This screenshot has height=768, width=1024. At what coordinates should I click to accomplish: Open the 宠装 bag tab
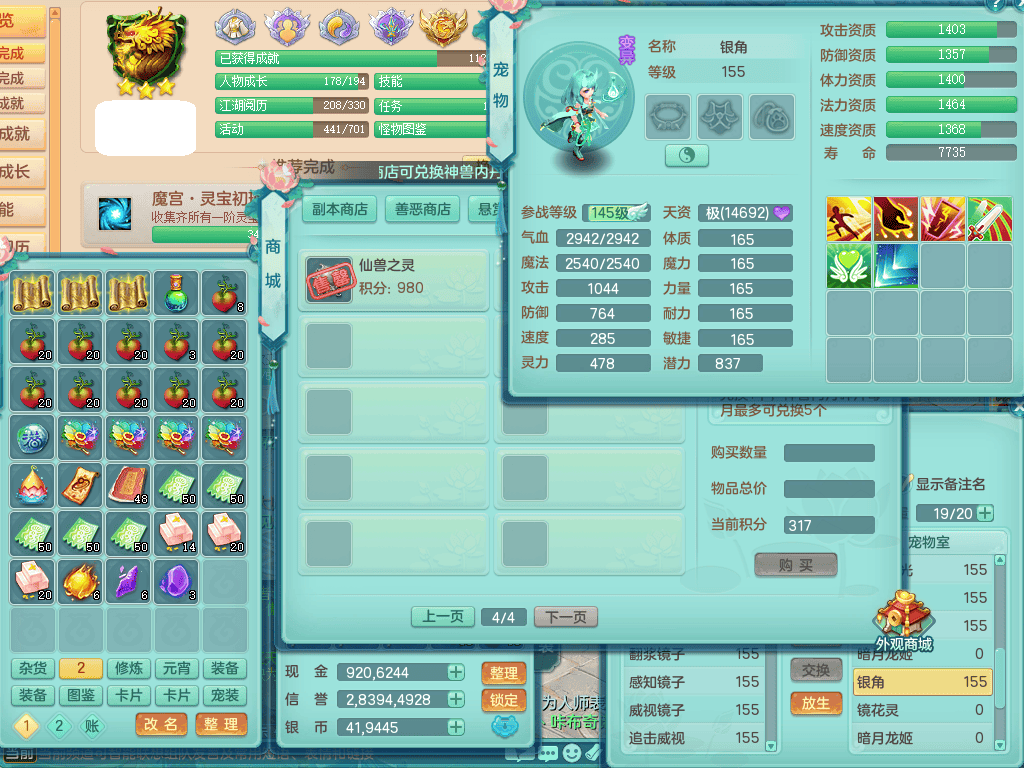pyautogui.click(x=226, y=695)
